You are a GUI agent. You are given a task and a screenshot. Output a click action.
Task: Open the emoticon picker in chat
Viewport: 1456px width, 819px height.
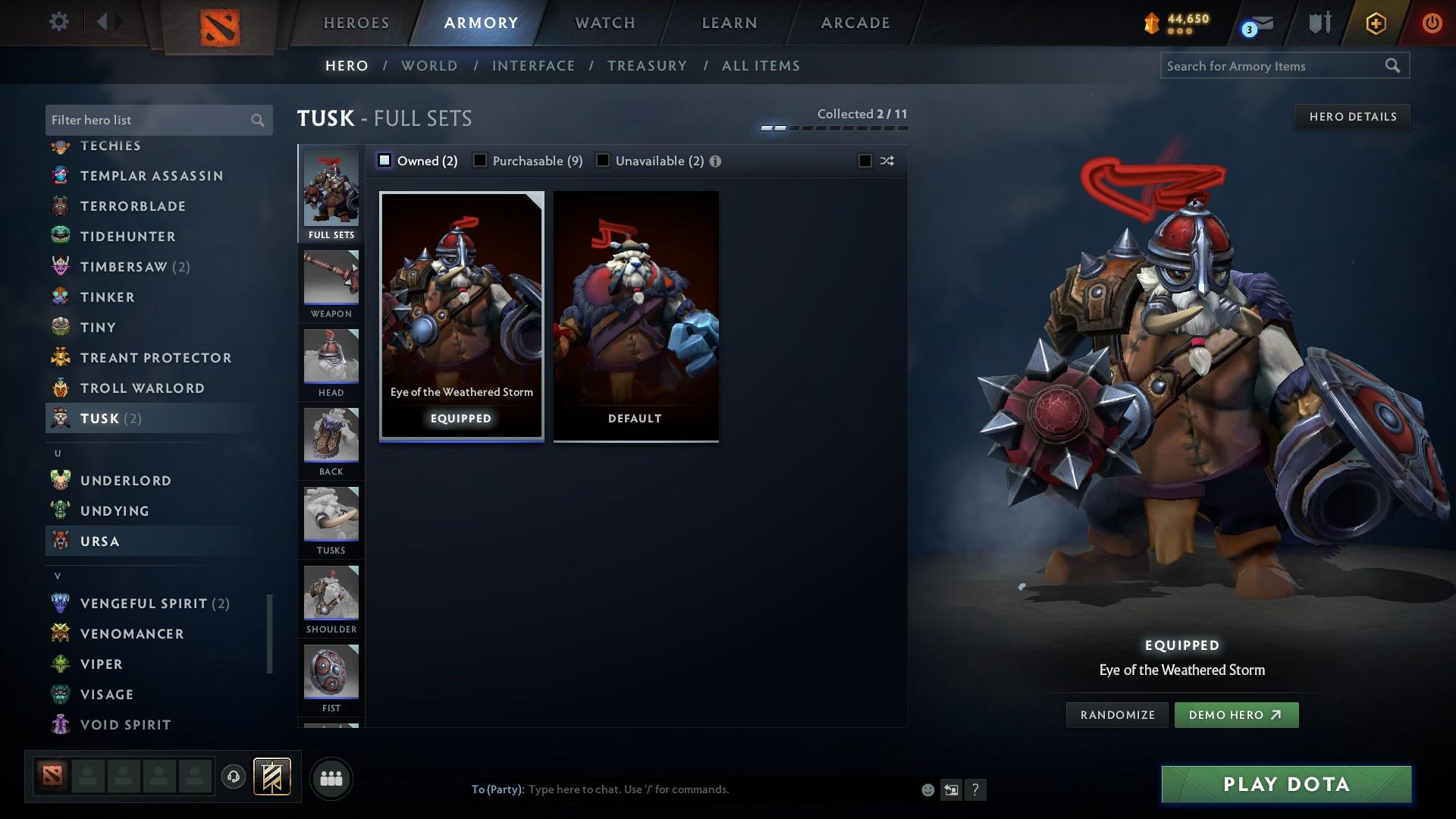tap(927, 789)
